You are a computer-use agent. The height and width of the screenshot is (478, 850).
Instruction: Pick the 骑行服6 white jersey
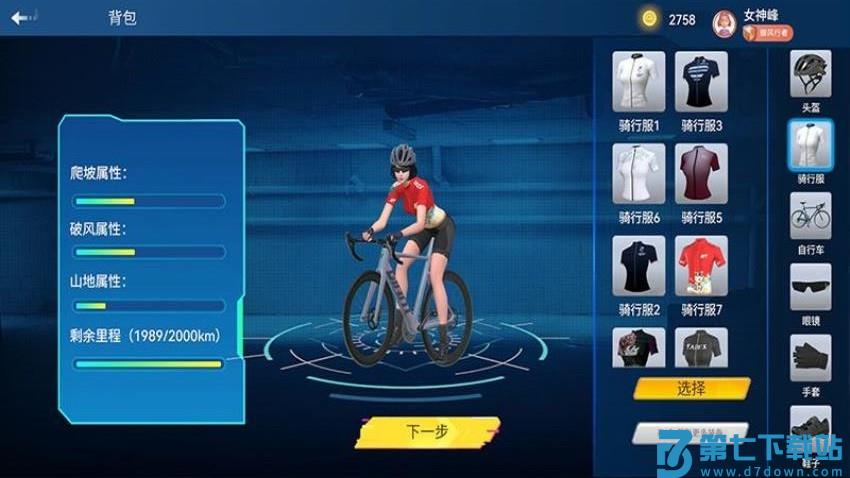639,174
